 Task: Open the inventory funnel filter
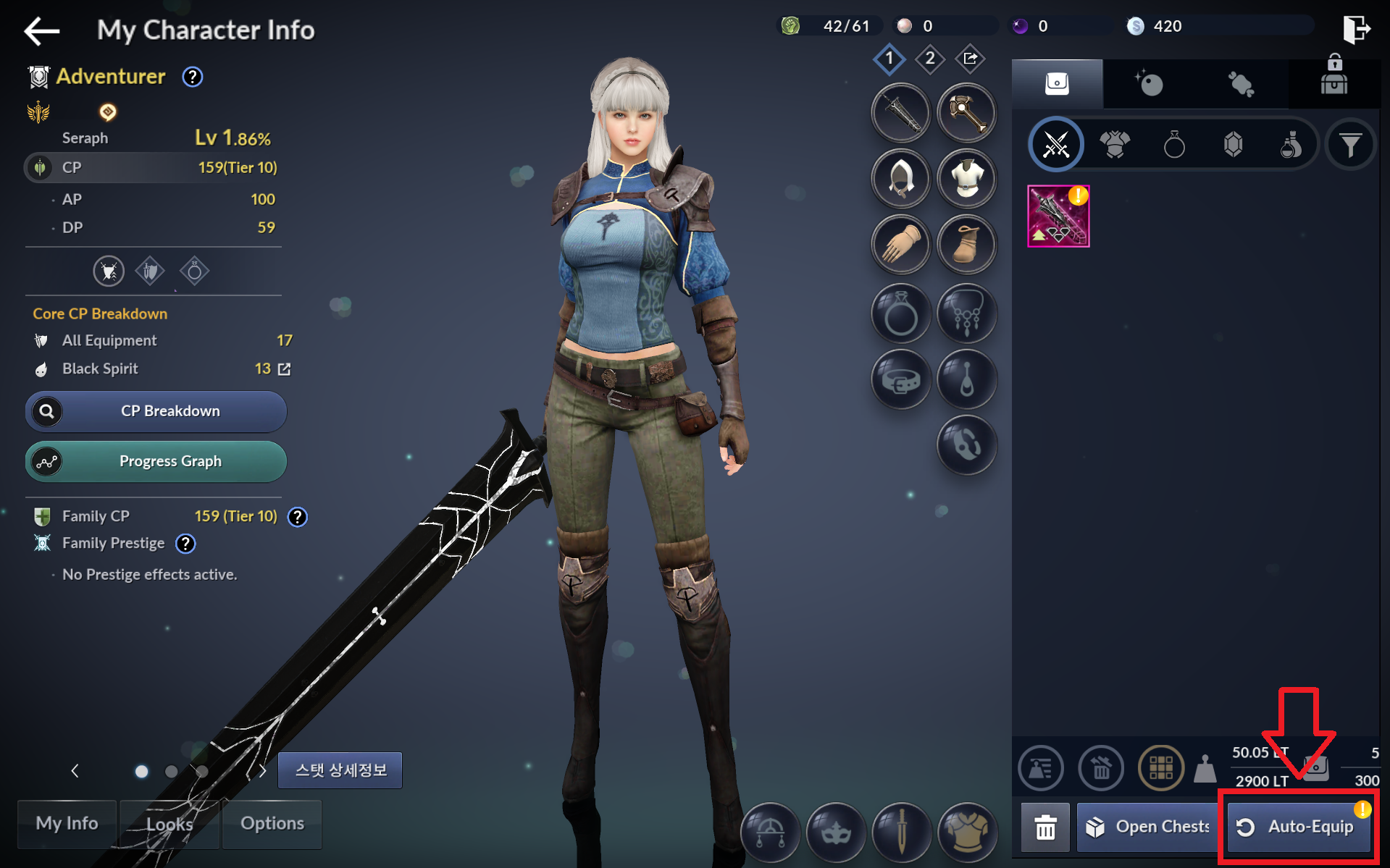point(1350,145)
